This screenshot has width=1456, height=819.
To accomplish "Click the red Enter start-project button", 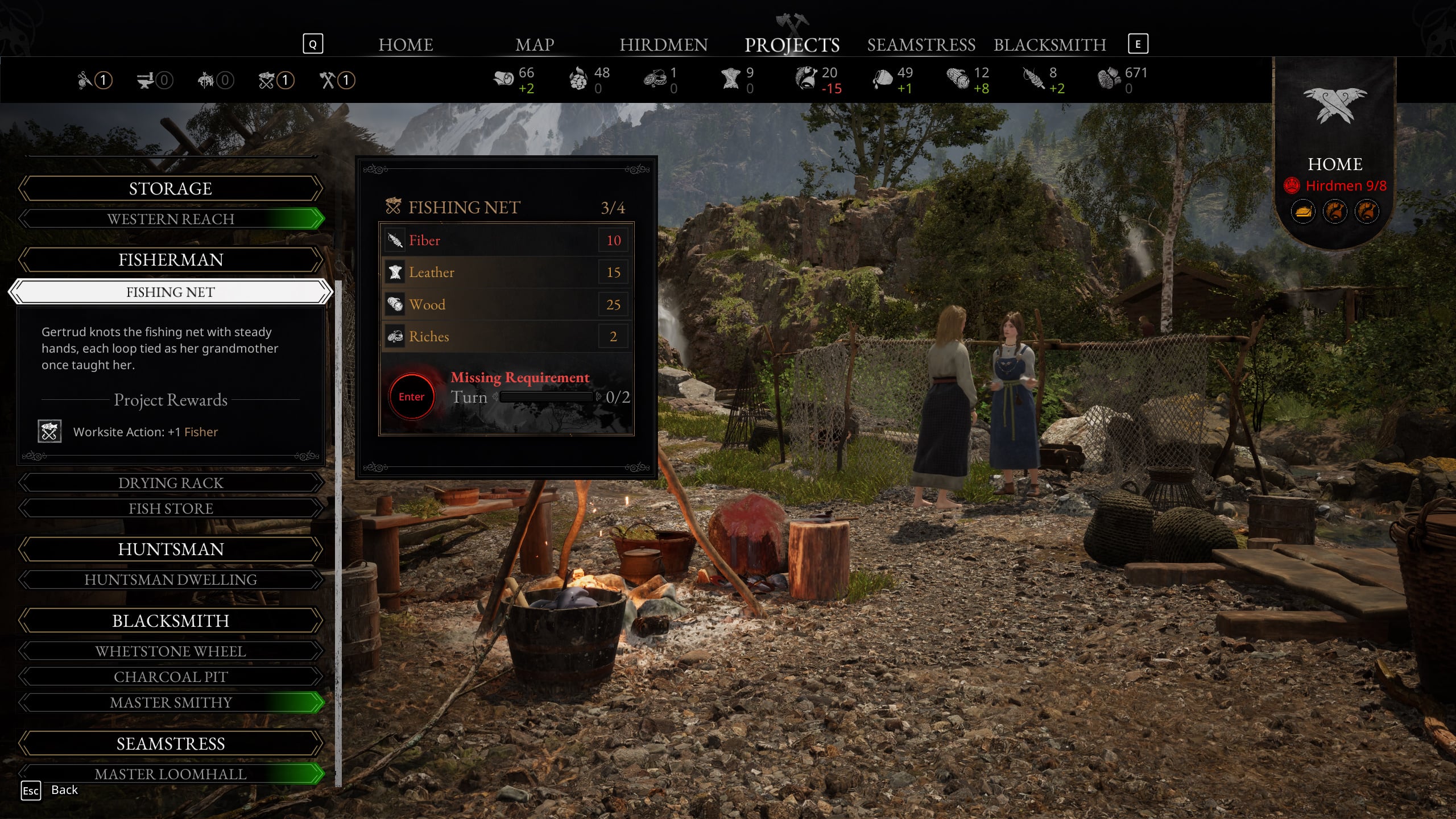I will (411, 396).
